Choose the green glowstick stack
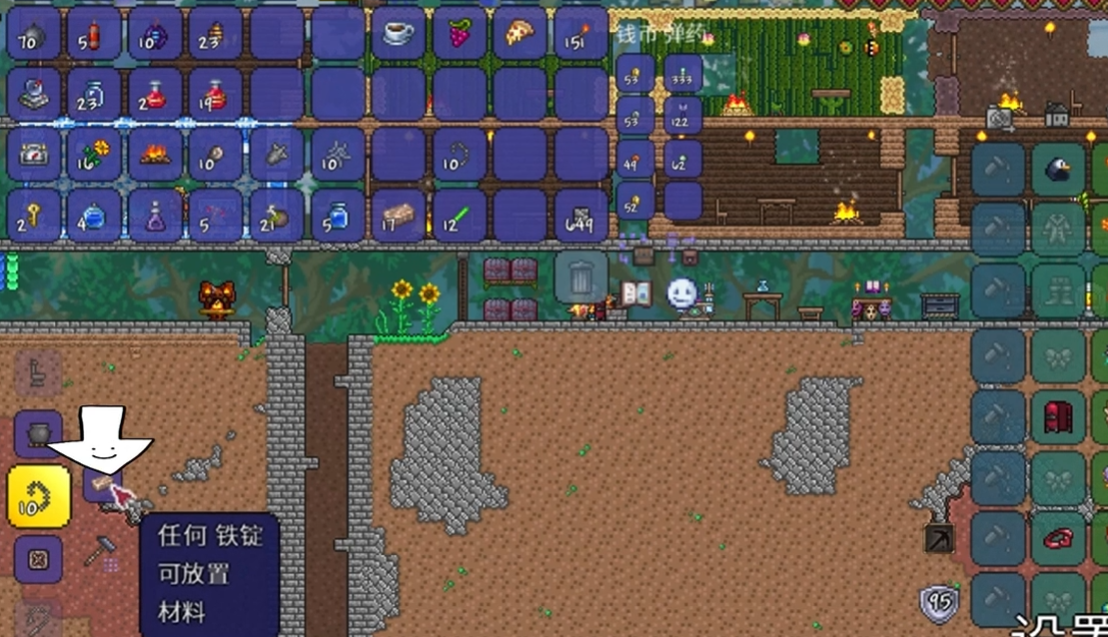This screenshot has height=637, width=1108. 460,215
